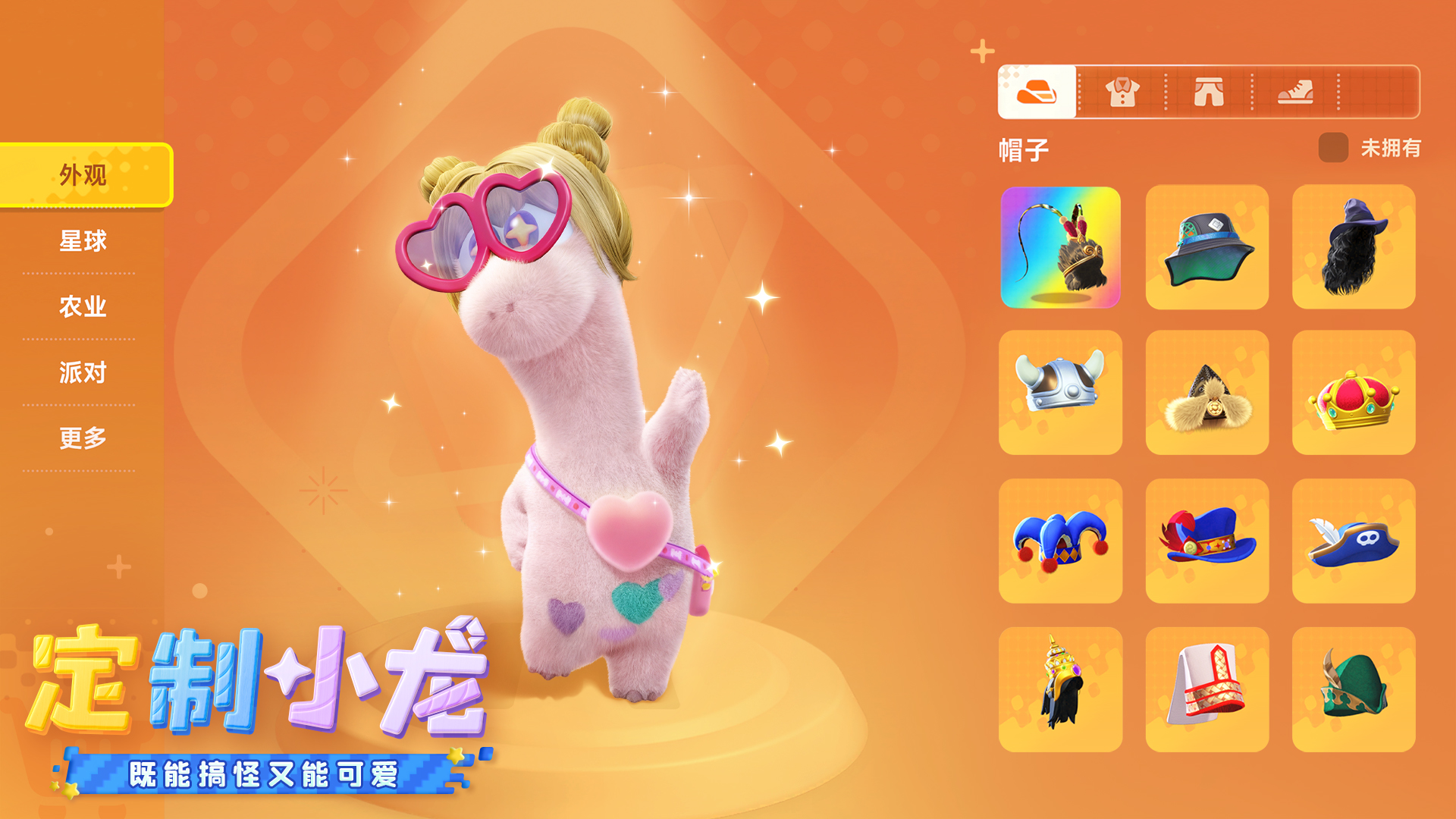Switch to the shirt clothing icon
Viewport: 1456px width, 819px height.
(x=1122, y=93)
